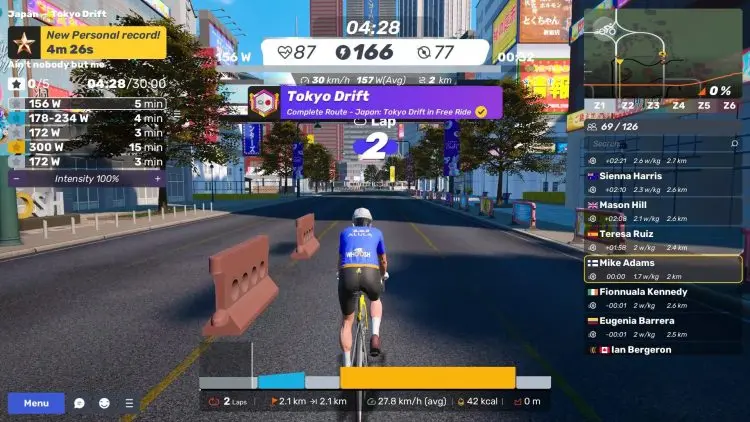This screenshot has width=750, height=422.
Task: Open the blue Menu button
Action: [36, 403]
